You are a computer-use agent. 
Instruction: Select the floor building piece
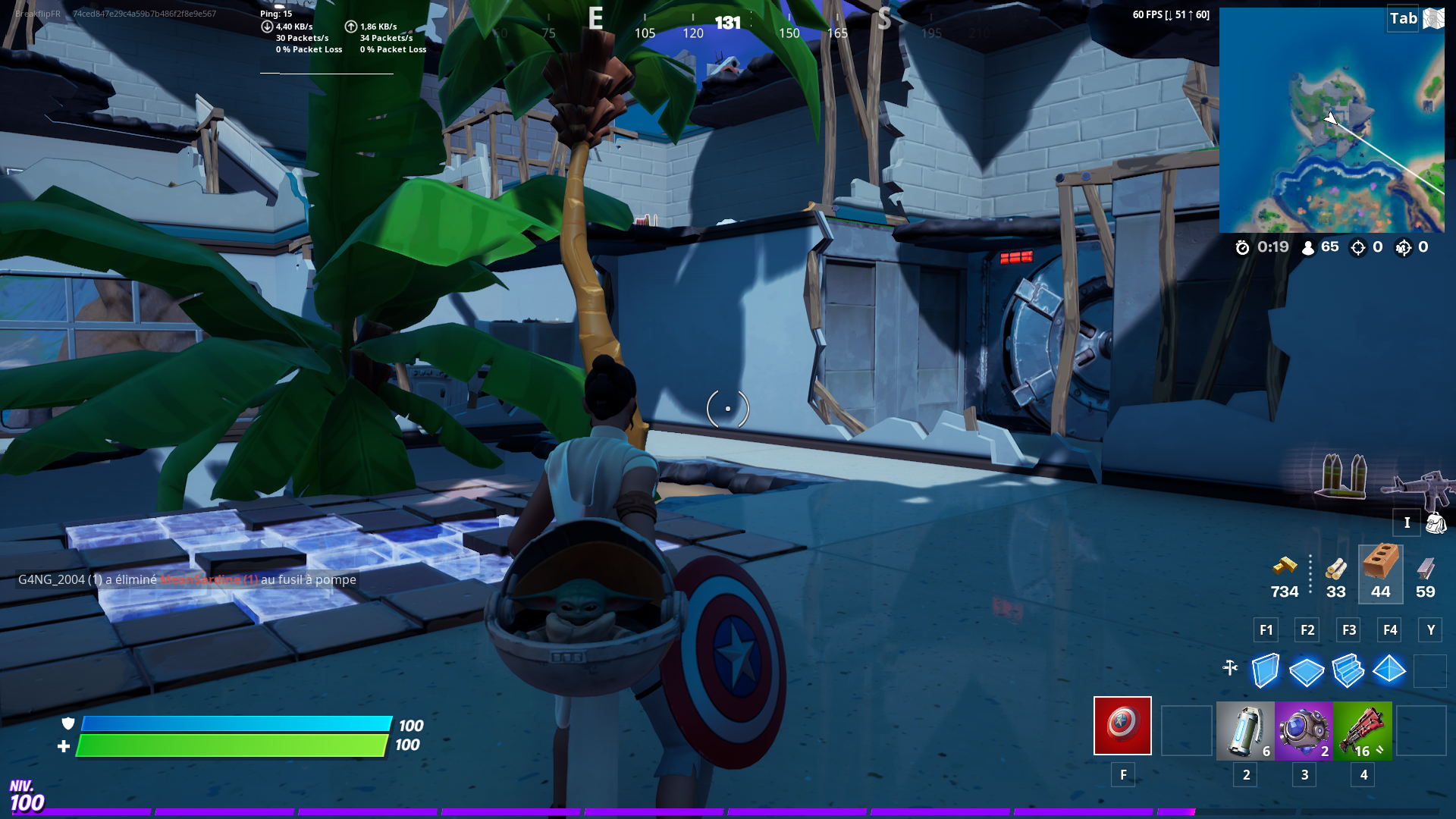1307,670
